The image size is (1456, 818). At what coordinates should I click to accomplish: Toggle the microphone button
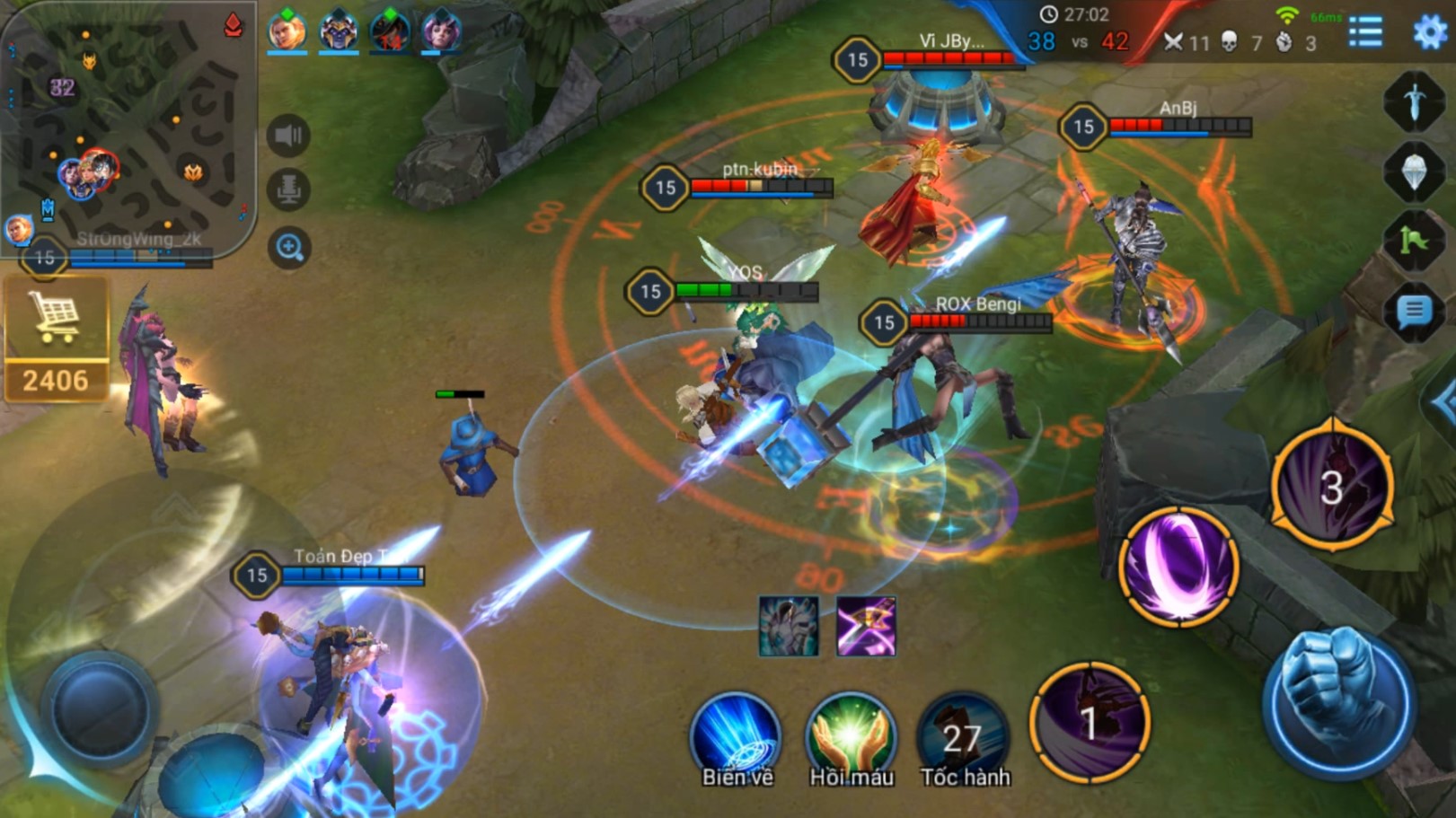pos(288,190)
